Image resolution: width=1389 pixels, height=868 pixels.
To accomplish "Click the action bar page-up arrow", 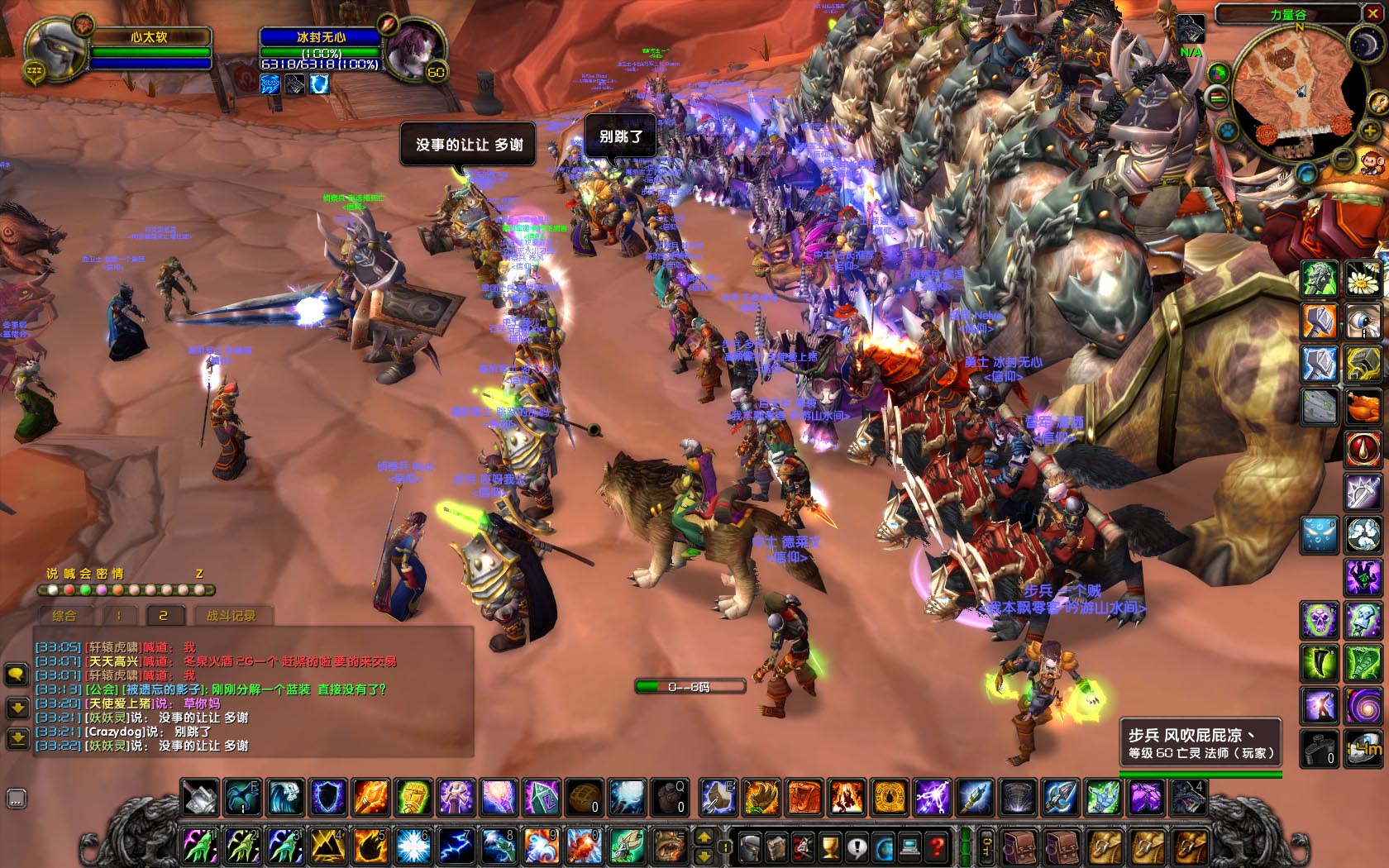I will (704, 837).
